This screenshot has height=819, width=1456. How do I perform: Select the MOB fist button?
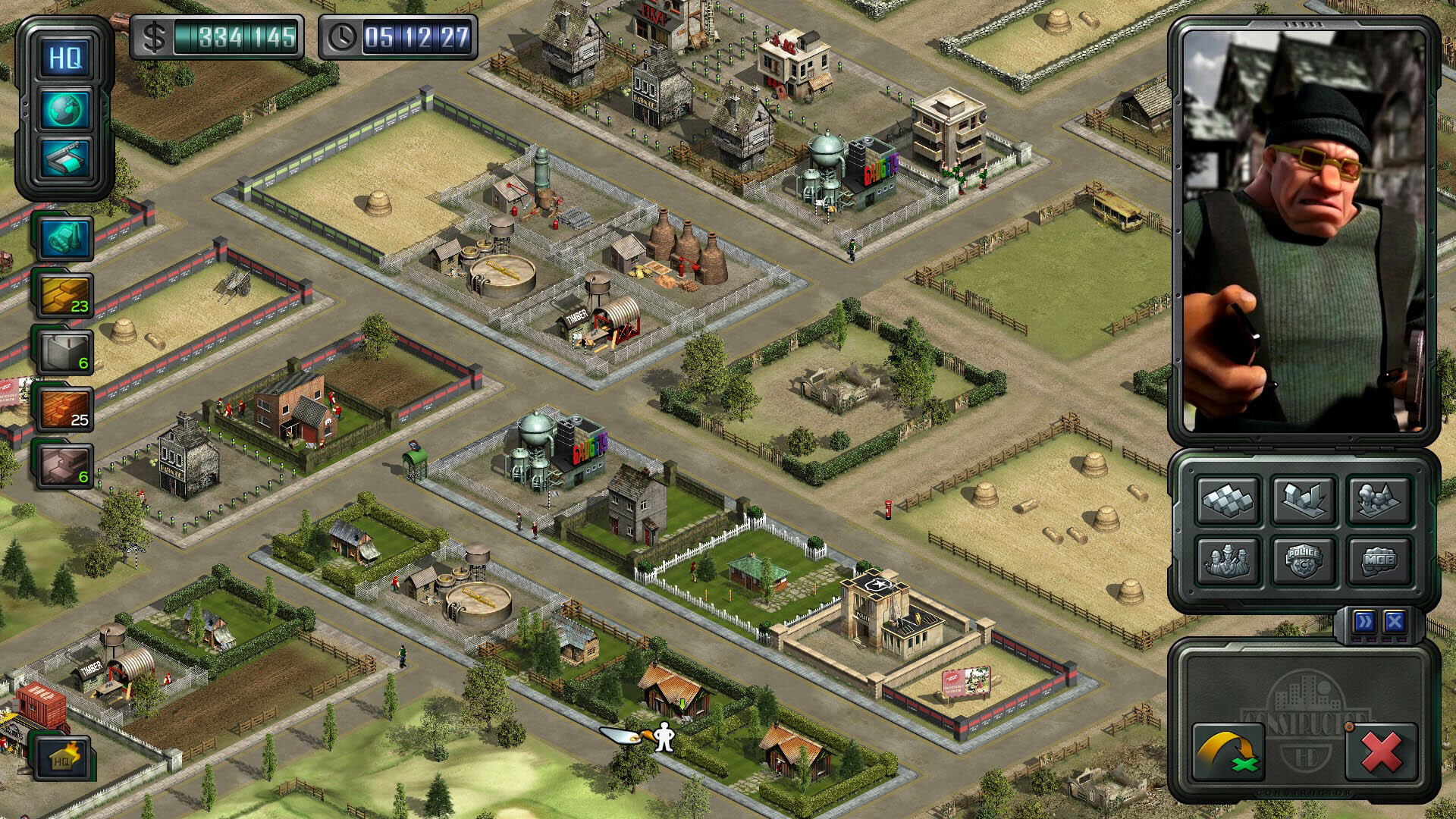[1379, 561]
